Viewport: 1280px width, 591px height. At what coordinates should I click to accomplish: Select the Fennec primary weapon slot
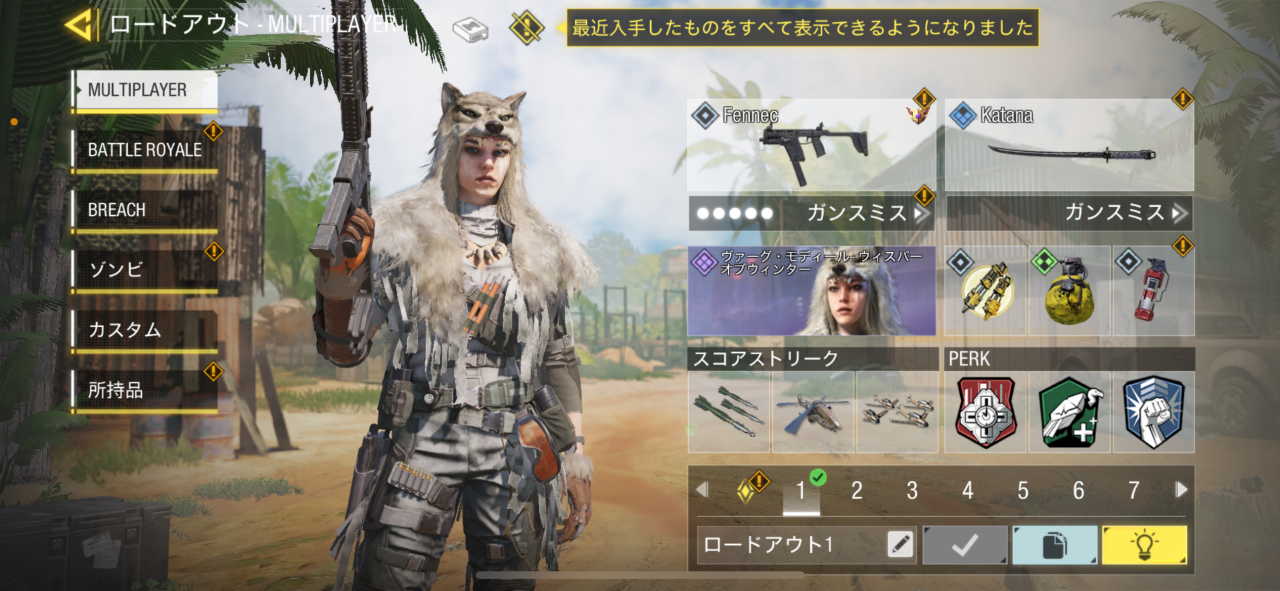(811, 146)
